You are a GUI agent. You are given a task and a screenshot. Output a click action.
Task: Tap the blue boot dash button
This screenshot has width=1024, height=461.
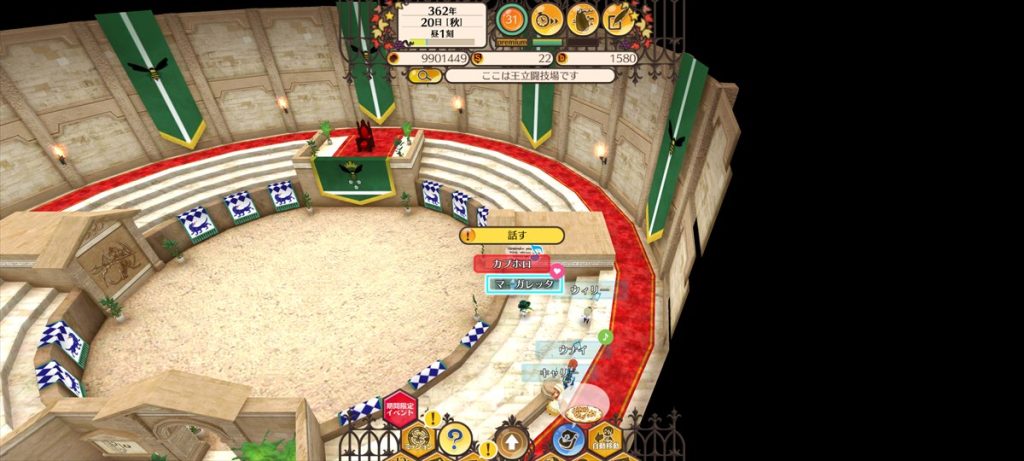click(568, 440)
